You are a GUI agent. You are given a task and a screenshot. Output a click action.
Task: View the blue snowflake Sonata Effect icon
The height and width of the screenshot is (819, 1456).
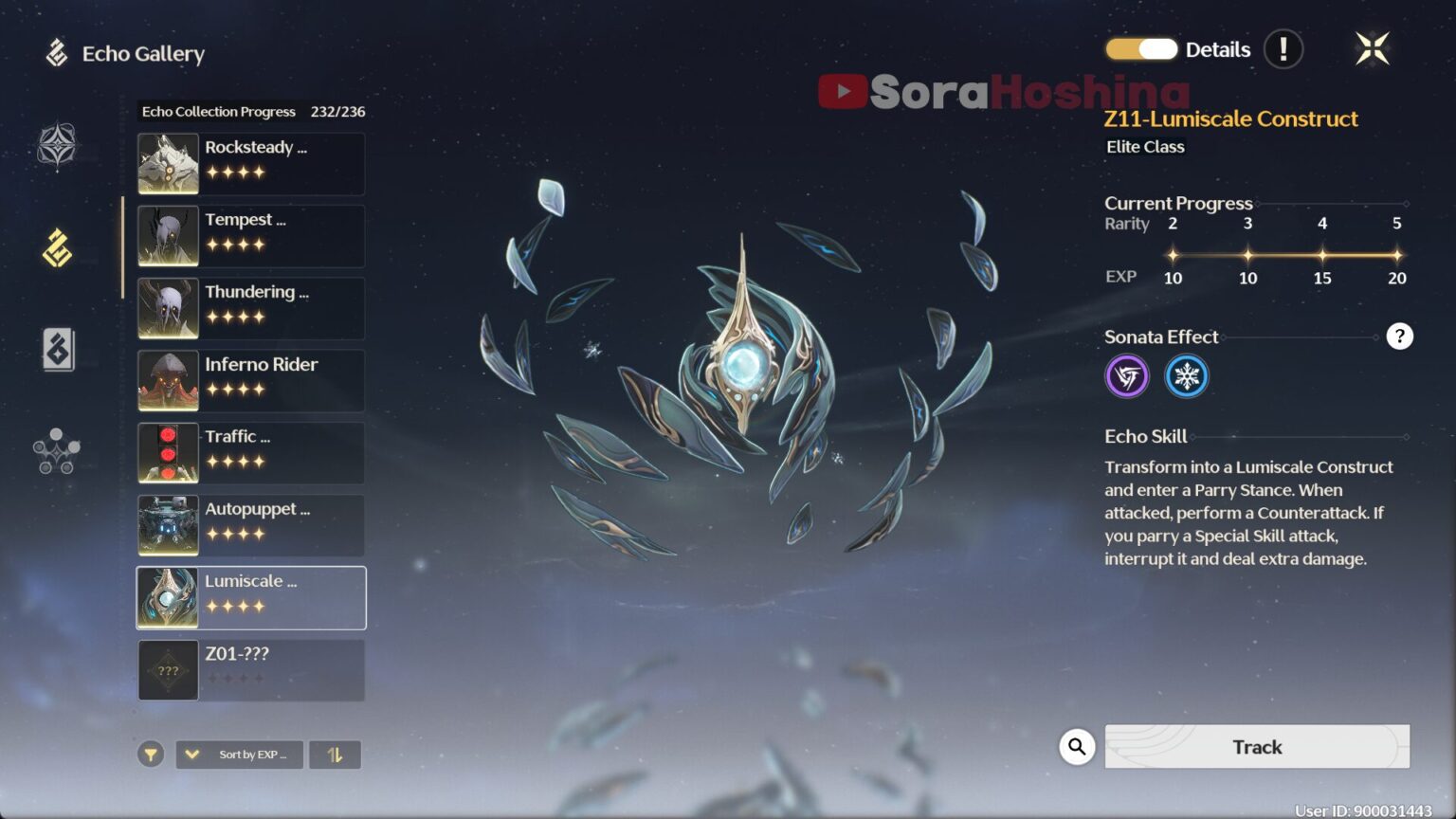pyautogui.click(x=1186, y=376)
